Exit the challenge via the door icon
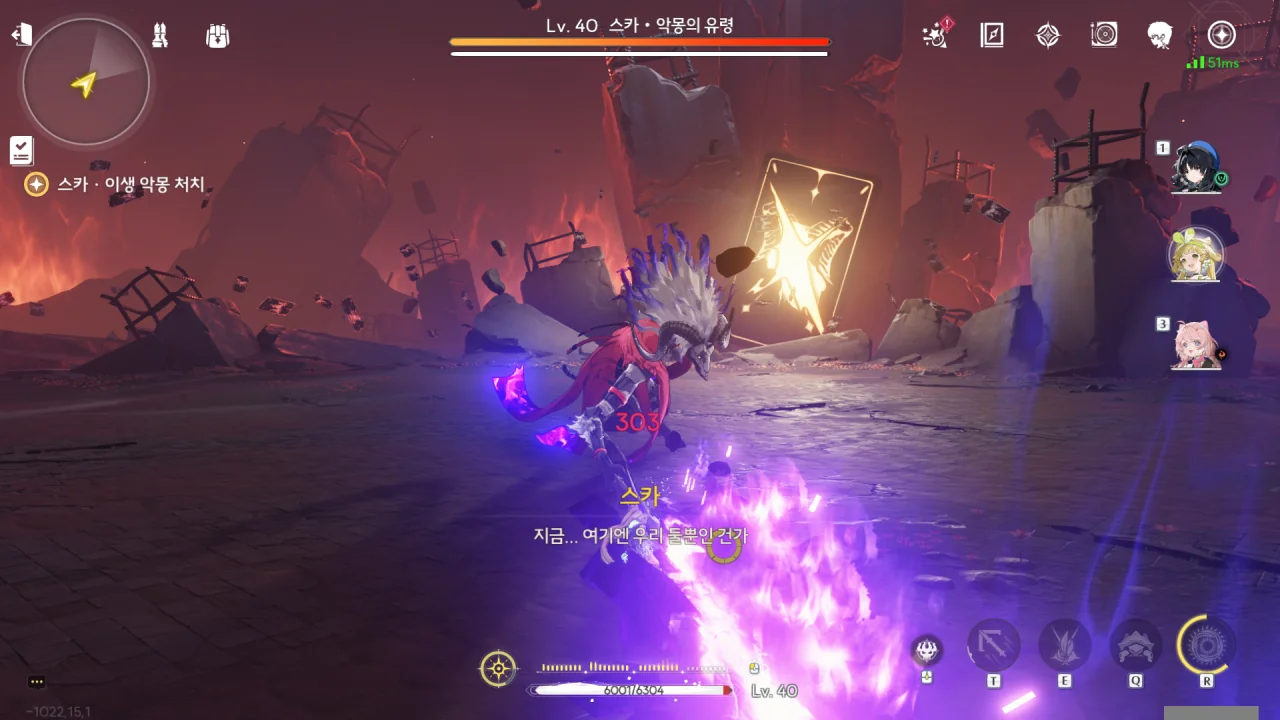Image resolution: width=1280 pixels, height=720 pixels. (x=21, y=36)
